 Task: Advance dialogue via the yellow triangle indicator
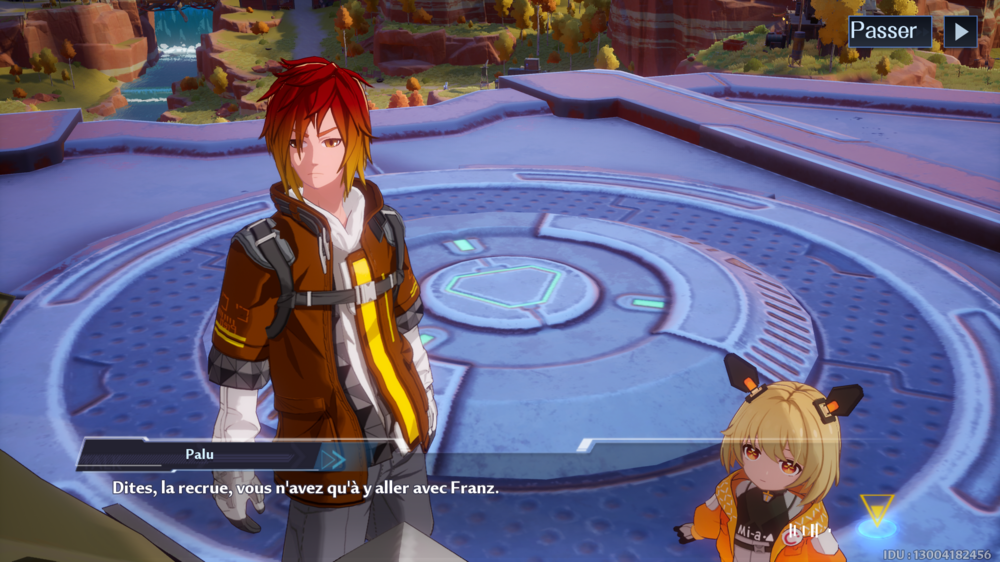point(877,510)
